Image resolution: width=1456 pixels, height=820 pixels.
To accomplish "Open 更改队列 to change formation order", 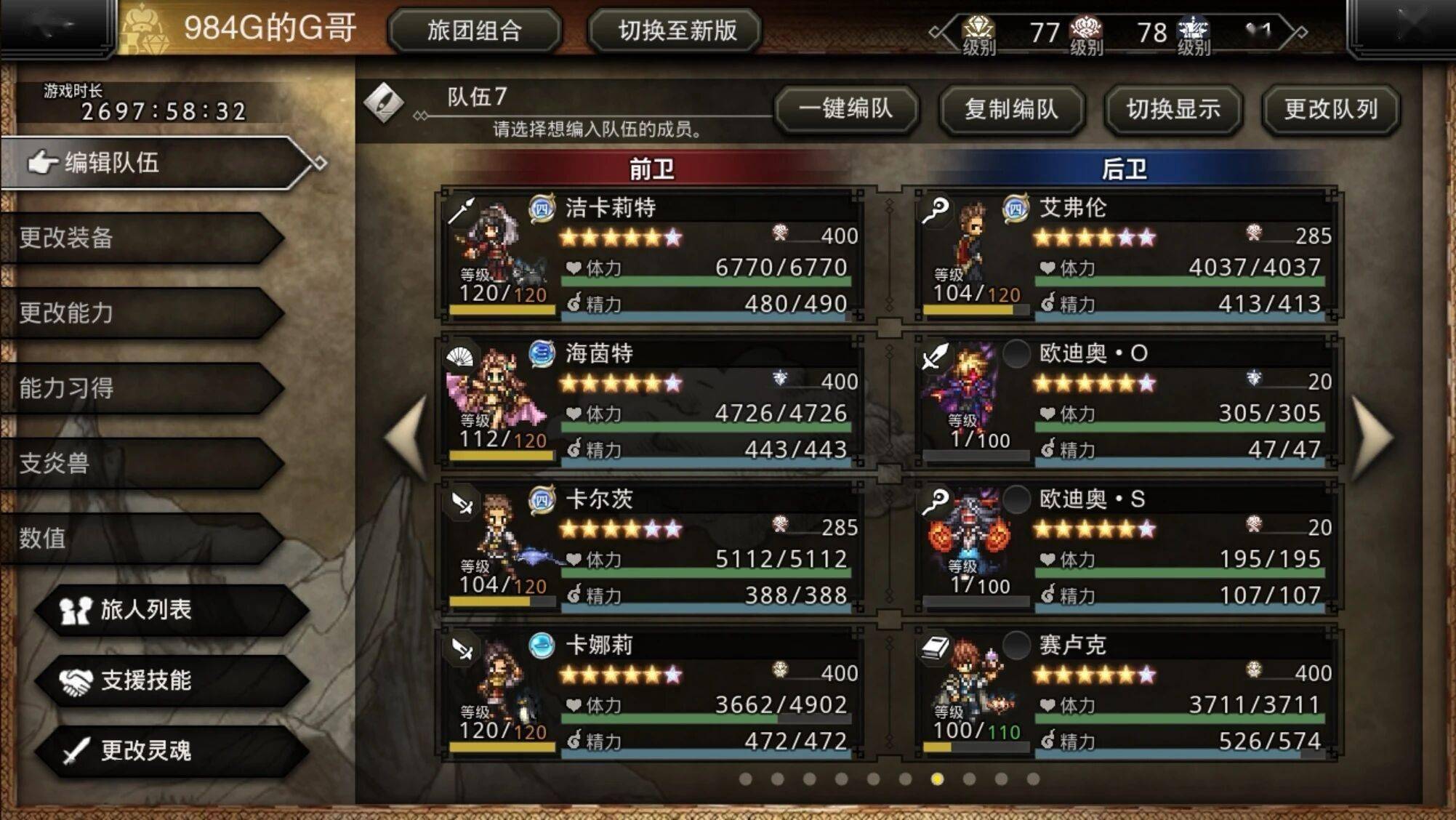I will [1330, 109].
